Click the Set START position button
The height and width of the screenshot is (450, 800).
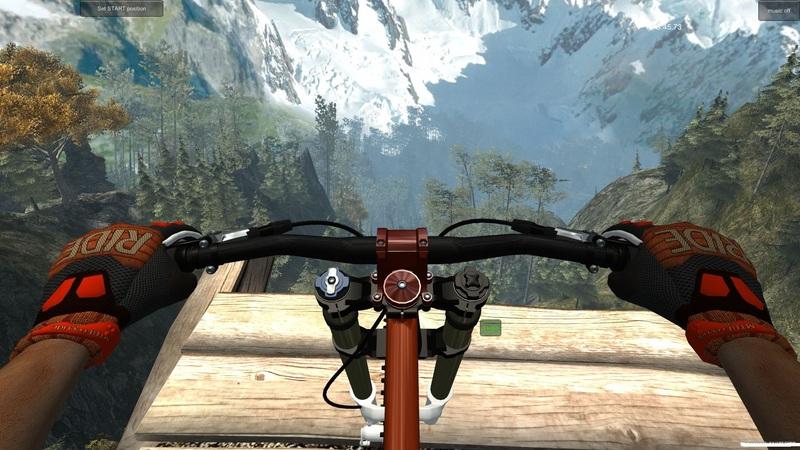121,8
